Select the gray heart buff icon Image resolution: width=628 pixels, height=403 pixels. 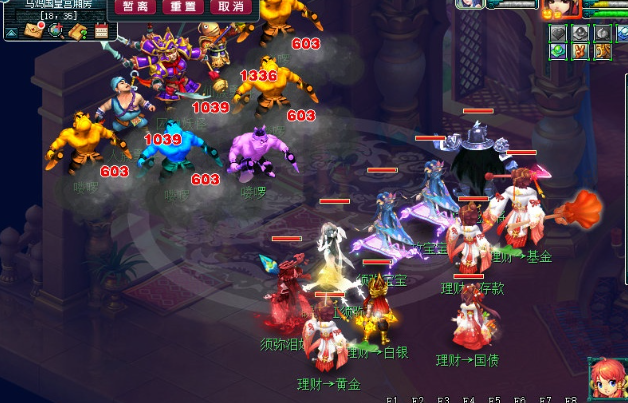pyautogui.click(x=560, y=32)
